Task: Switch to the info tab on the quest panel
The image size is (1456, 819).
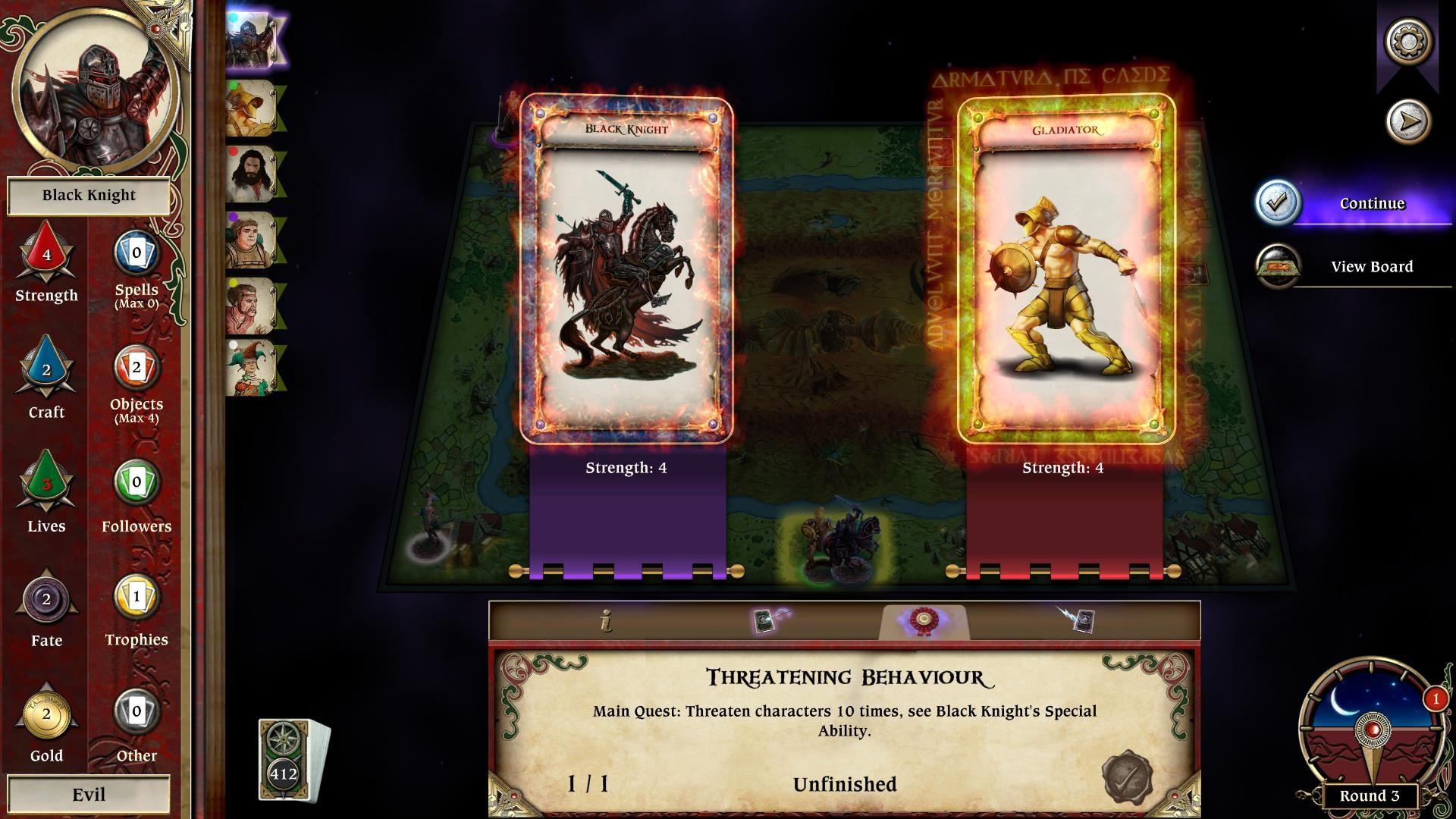Action: point(606,622)
